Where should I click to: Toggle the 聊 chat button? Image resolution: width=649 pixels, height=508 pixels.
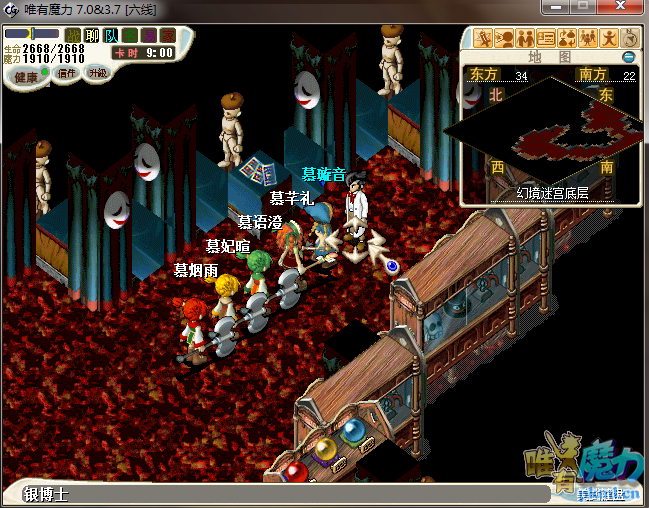tap(92, 35)
